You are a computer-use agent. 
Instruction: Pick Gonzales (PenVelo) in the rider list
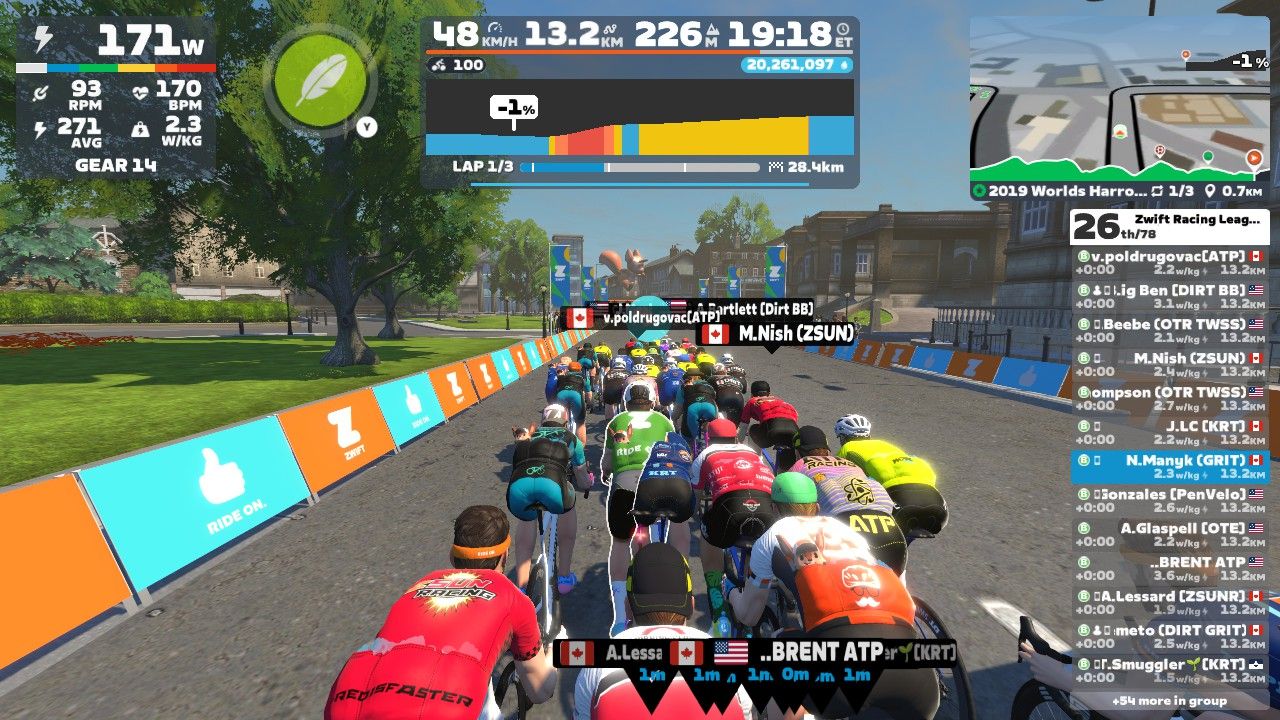coord(1168,500)
